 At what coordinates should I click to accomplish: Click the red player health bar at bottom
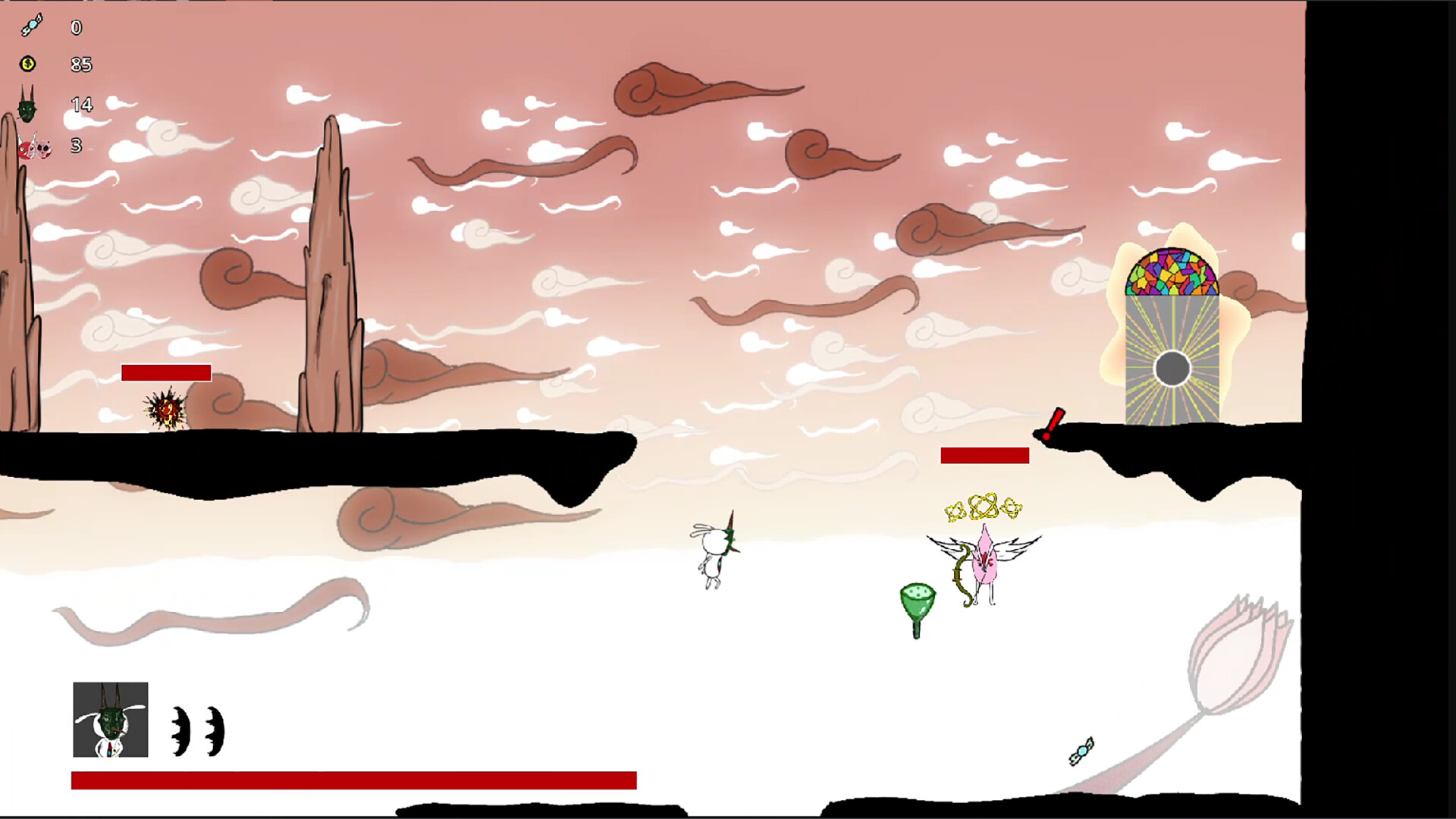pyautogui.click(x=353, y=777)
